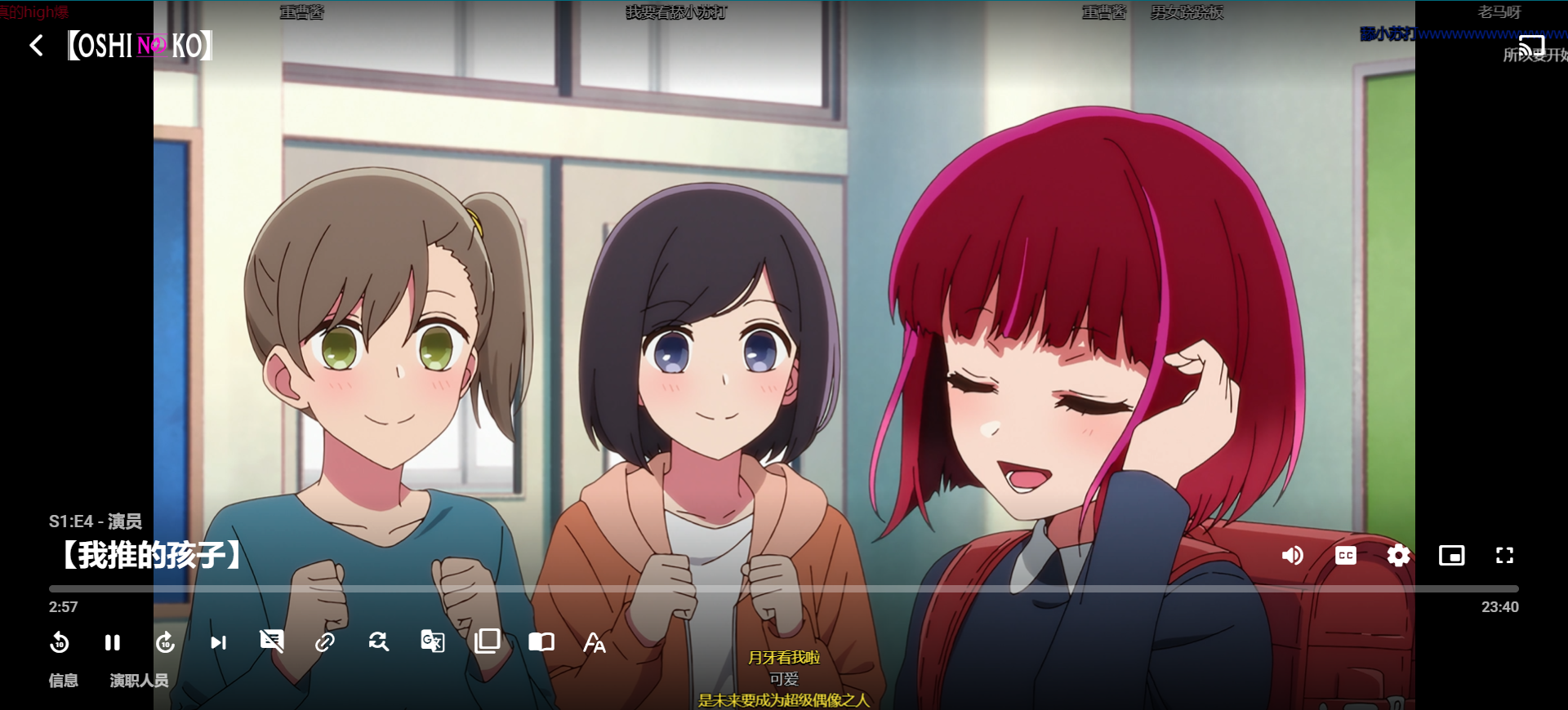Enable picture-in-picture mode
Image resolution: width=1568 pixels, height=710 pixels.
1451,556
